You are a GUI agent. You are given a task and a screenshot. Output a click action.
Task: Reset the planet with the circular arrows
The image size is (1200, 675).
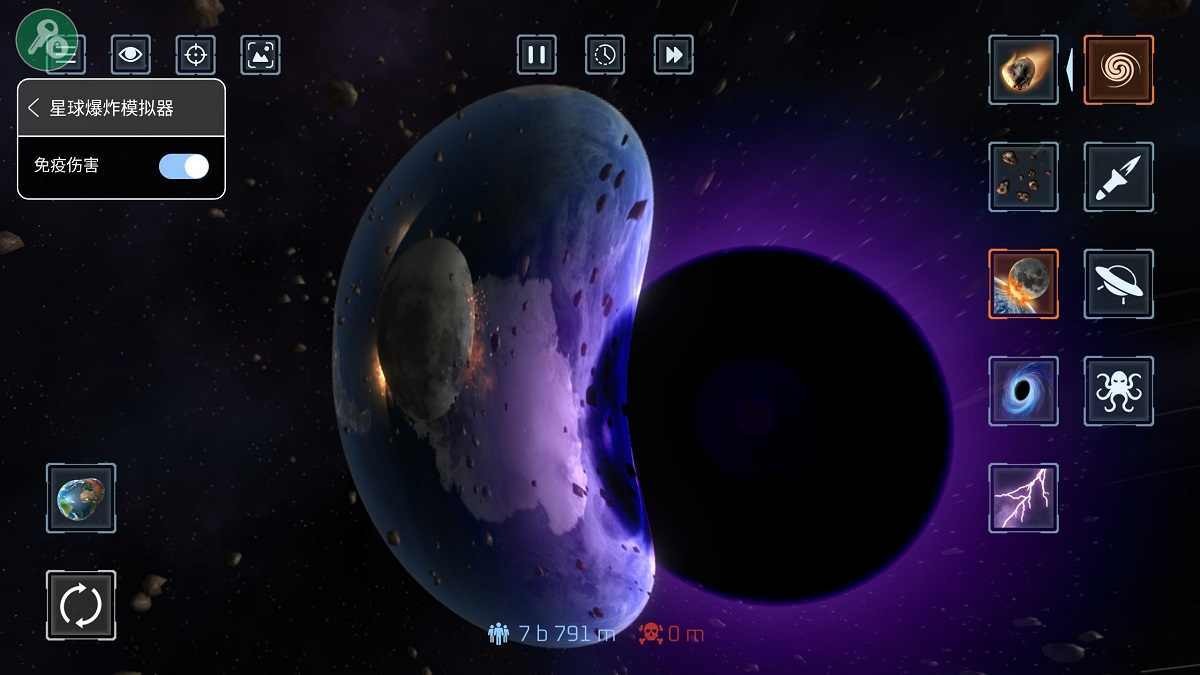(x=81, y=605)
